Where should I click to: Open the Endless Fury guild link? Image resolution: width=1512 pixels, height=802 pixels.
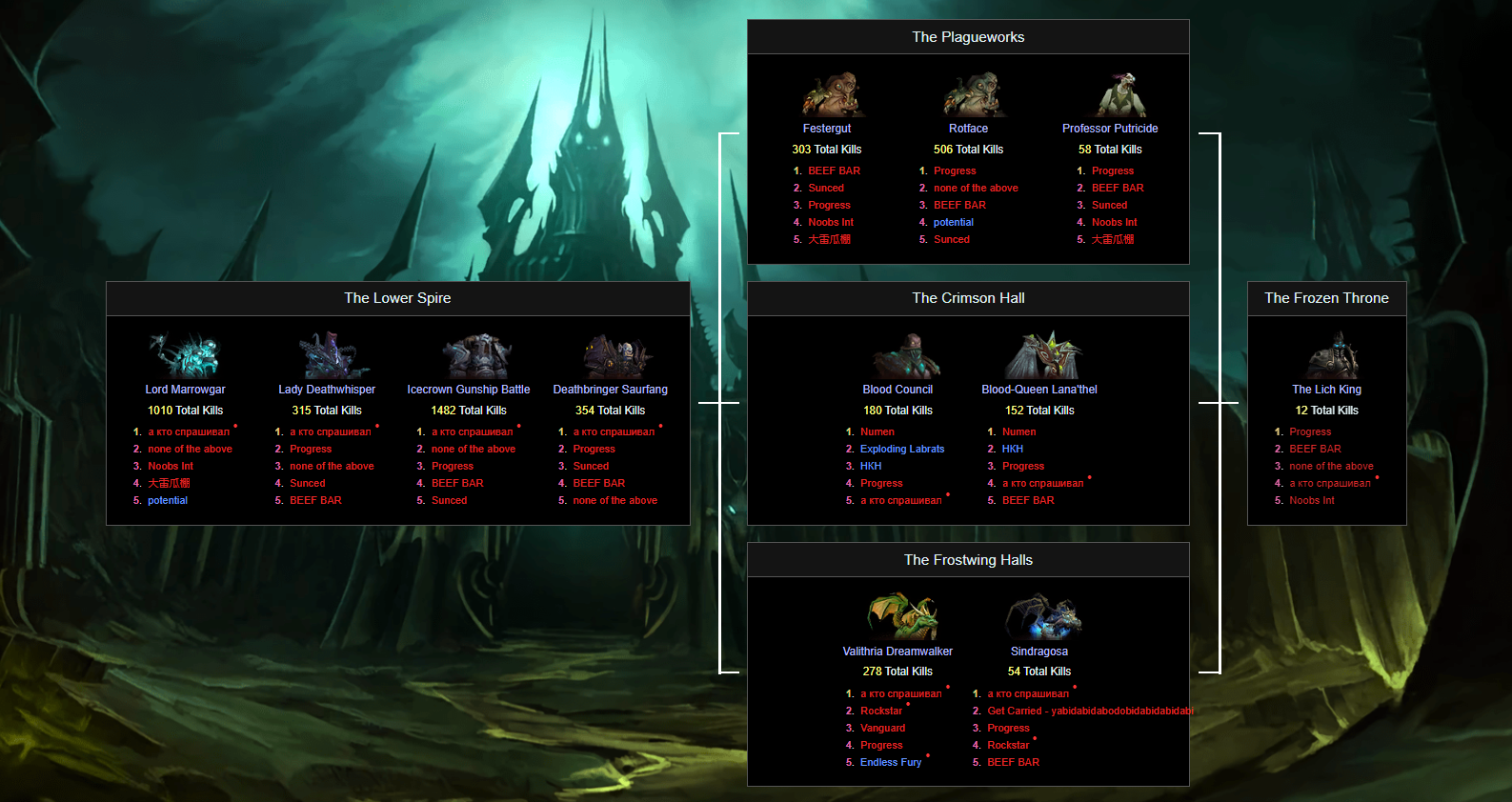click(x=891, y=763)
